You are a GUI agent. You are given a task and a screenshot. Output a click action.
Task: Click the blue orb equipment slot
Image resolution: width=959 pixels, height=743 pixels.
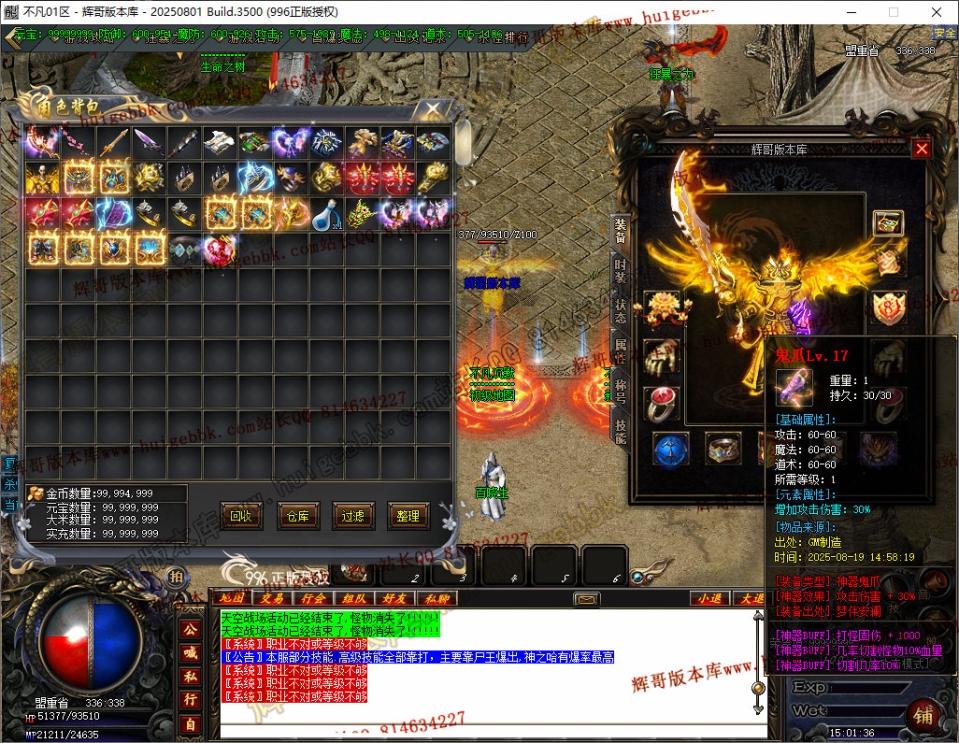669,448
